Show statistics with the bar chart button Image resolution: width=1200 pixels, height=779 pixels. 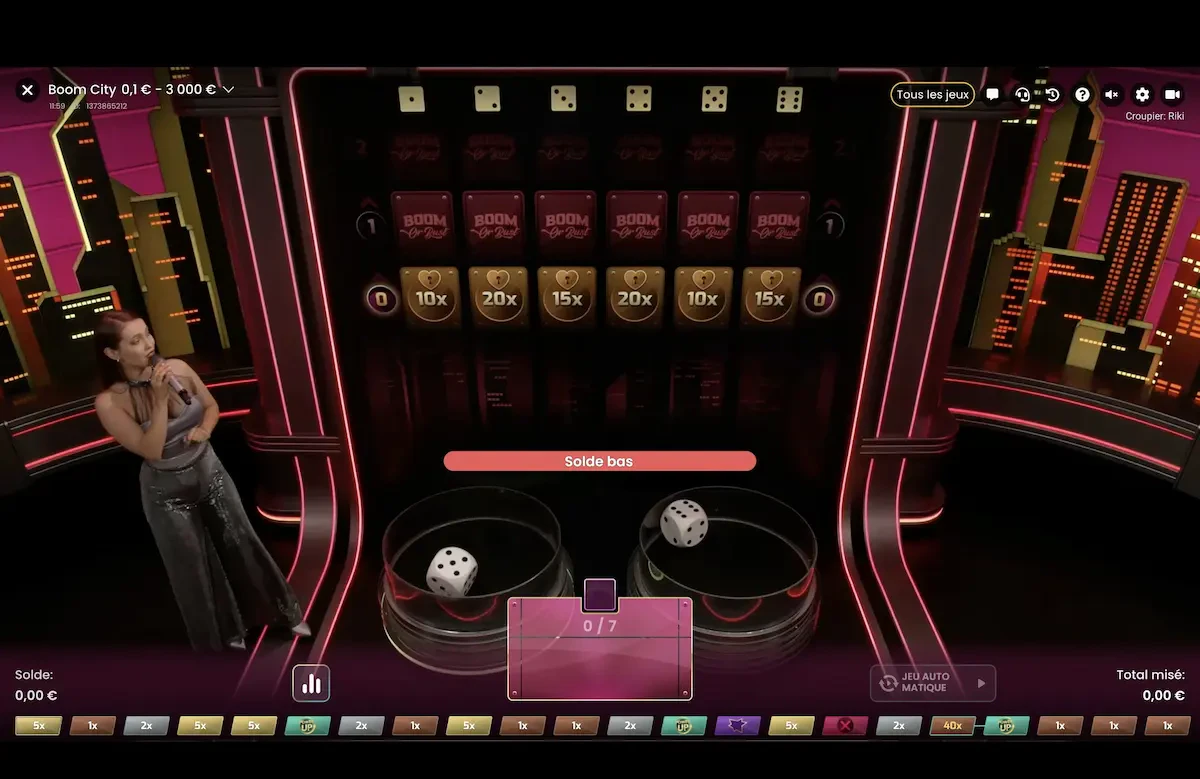pyautogui.click(x=311, y=683)
